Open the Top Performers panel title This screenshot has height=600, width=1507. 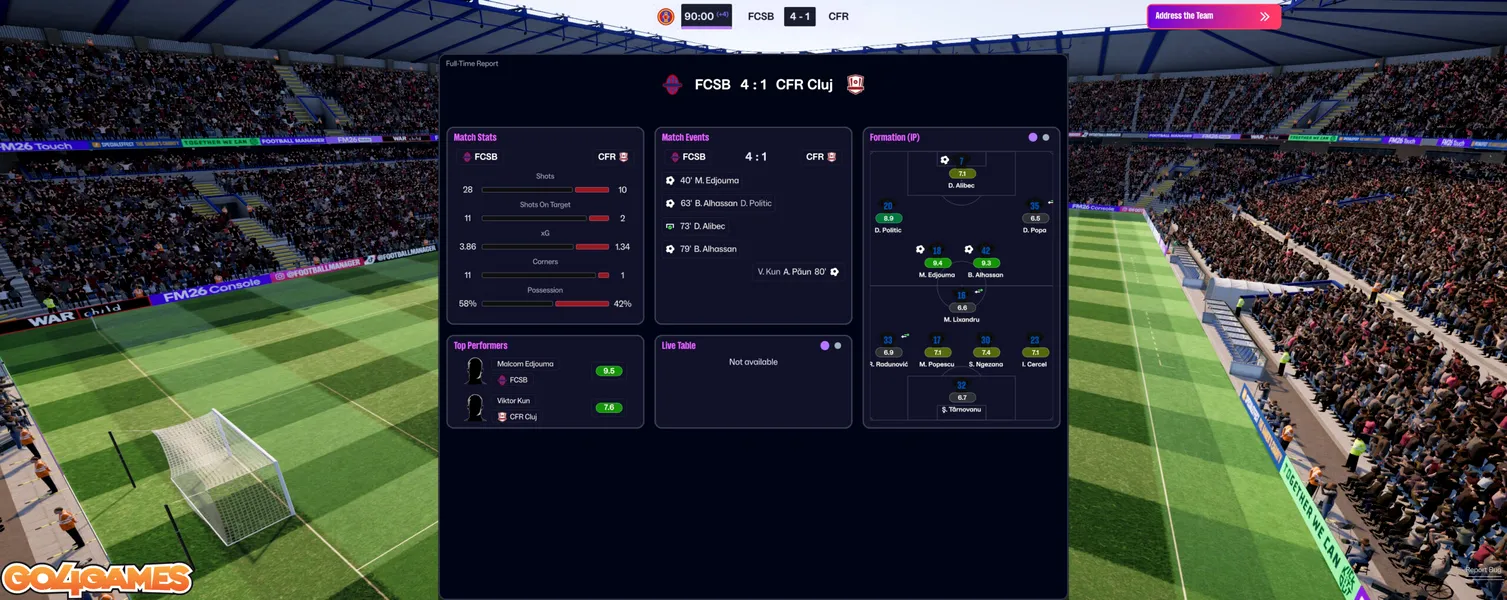[x=480, y=346]
